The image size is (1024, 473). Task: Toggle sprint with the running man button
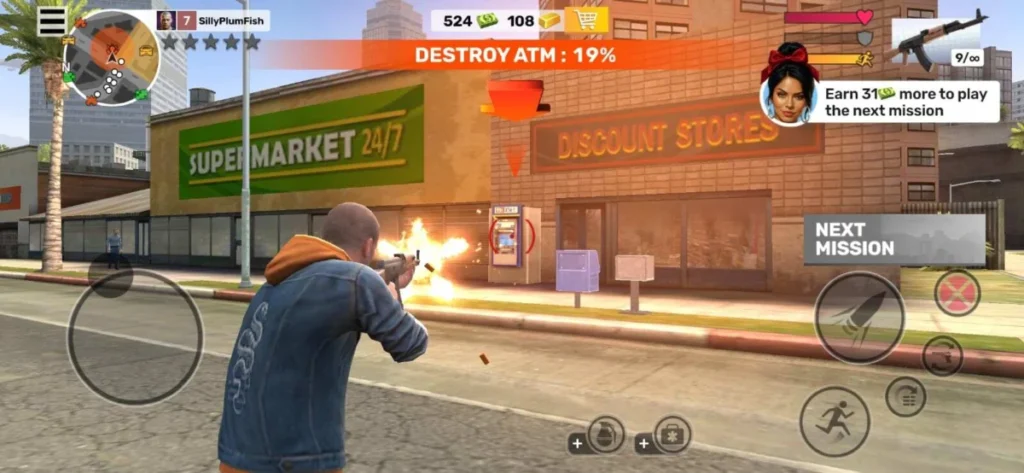pos(834,421)
